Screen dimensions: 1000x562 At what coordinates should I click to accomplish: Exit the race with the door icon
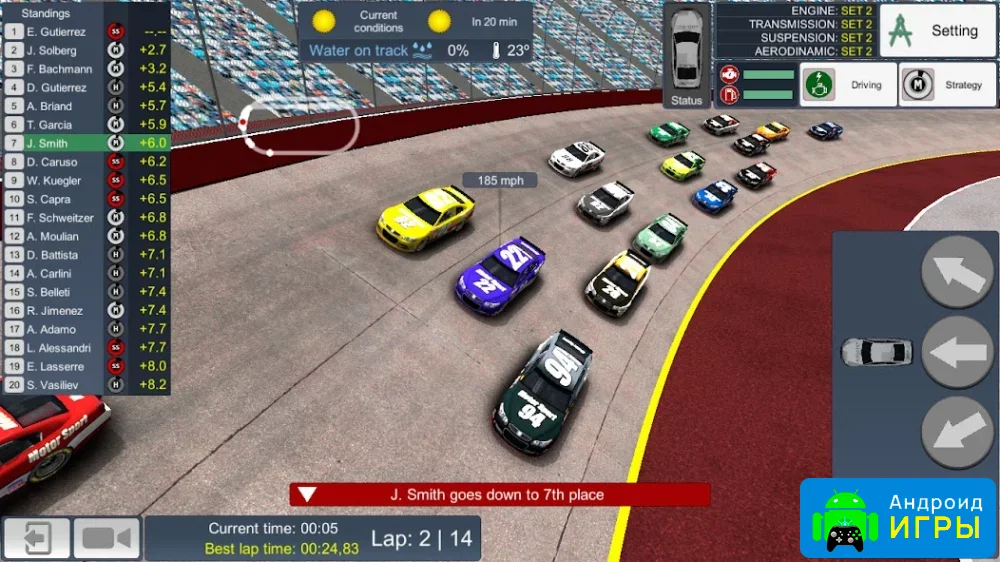click(x=37, y=539)
